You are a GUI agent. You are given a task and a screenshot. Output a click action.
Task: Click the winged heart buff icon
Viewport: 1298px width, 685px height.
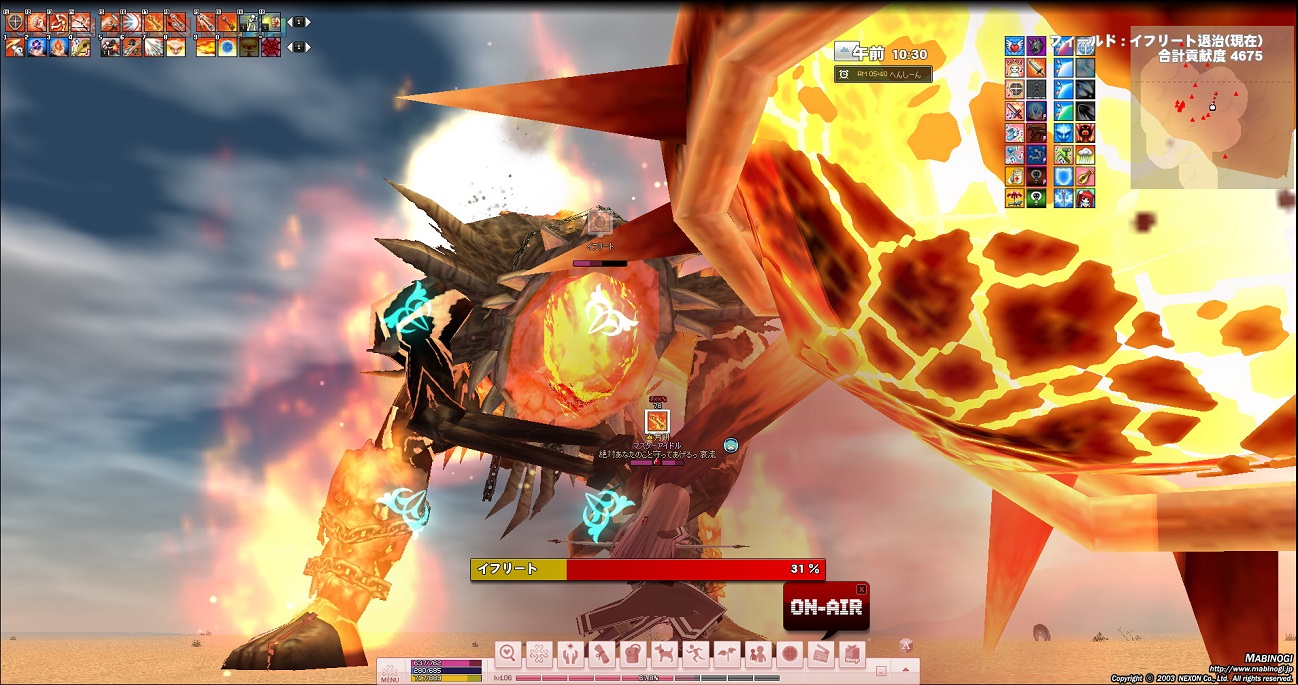1015,46
